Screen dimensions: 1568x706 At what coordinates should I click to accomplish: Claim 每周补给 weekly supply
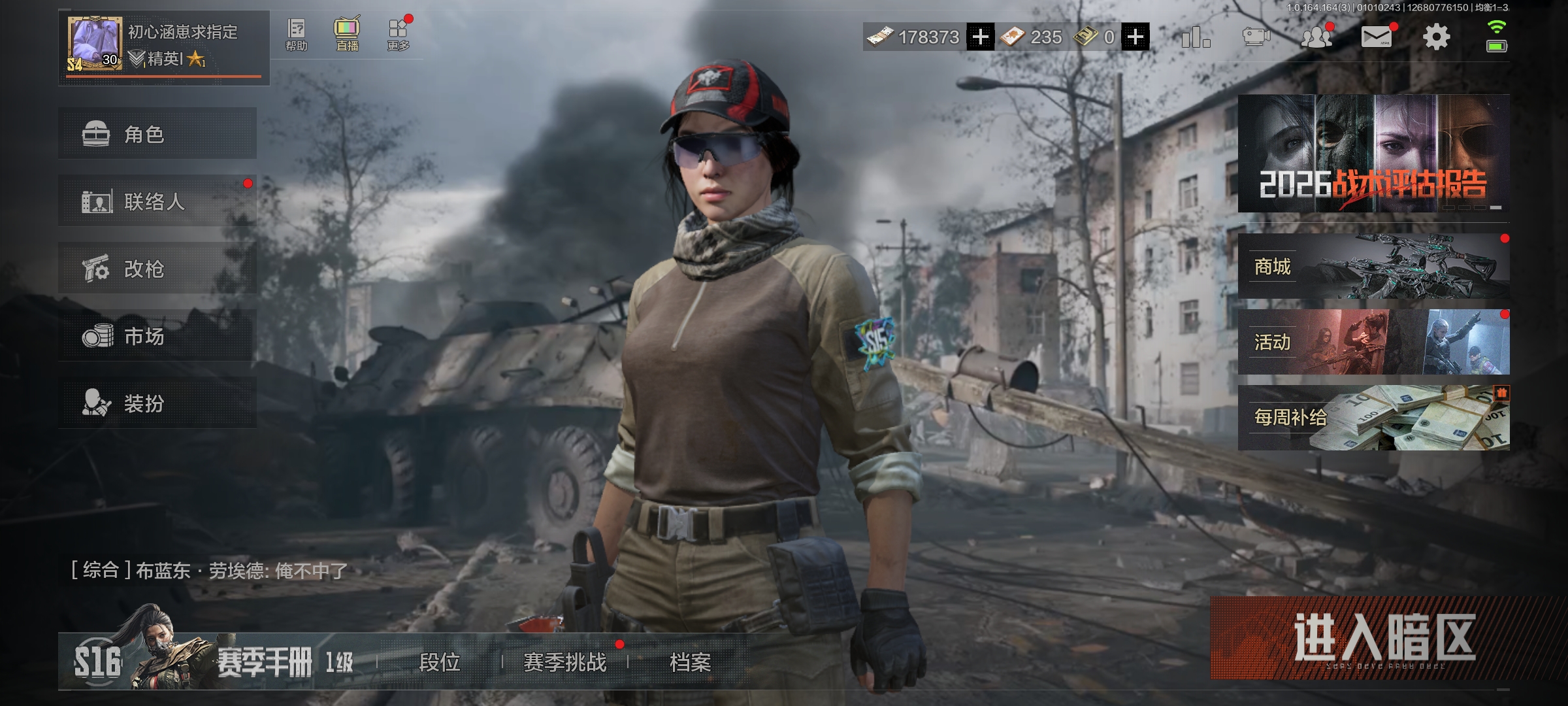point(1373,417)
